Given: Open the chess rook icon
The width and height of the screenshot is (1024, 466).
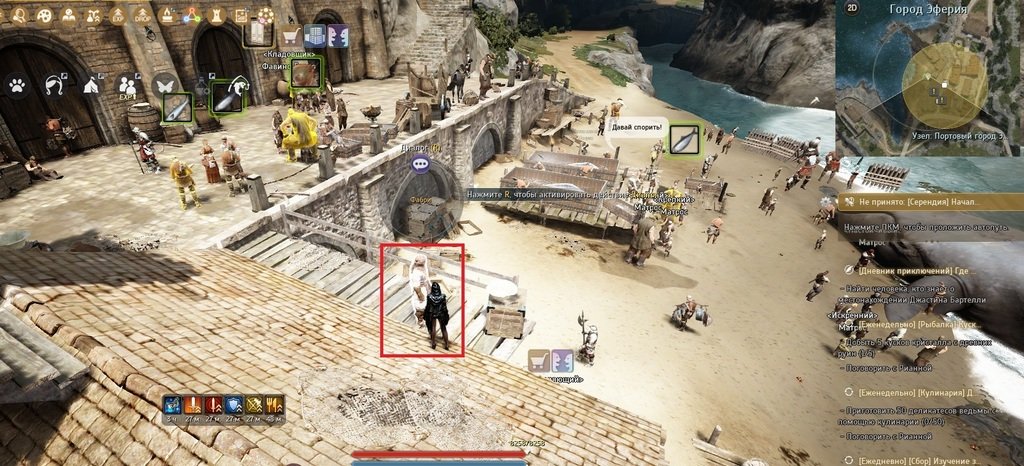Looking at the screenshot, I should (x=215, y=15).
